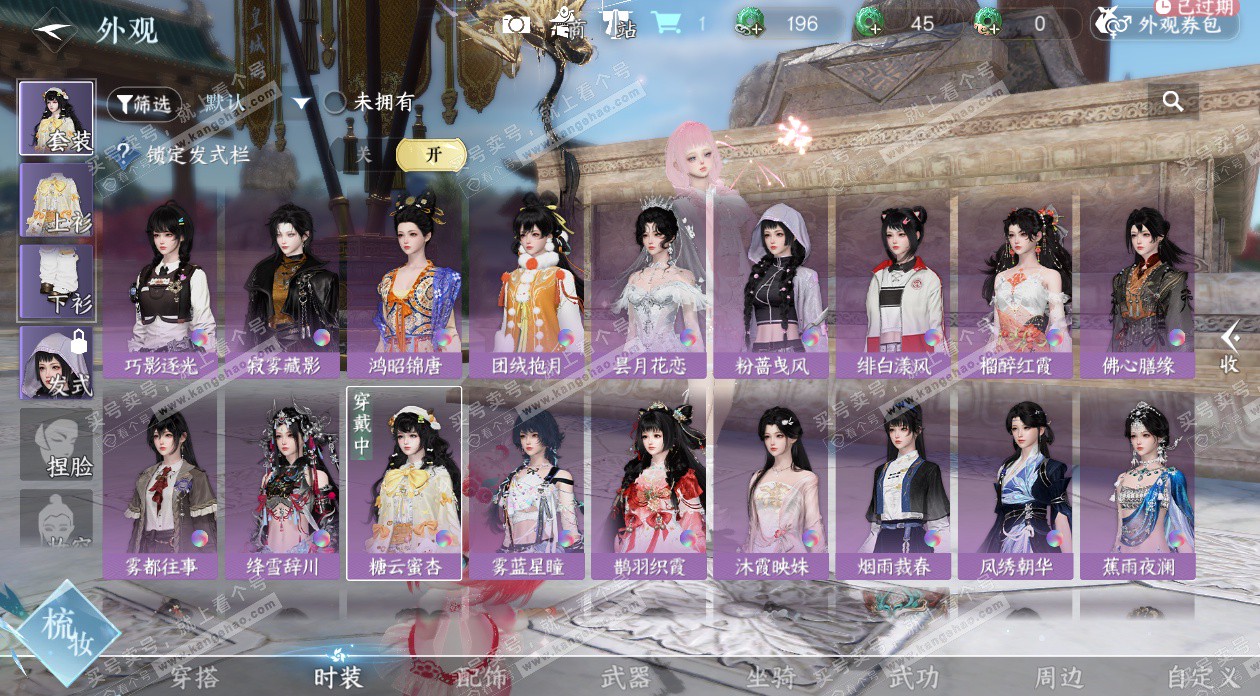Open the 筛选 filter
This screenshot has height=696, width=1260.
(144, 103)
